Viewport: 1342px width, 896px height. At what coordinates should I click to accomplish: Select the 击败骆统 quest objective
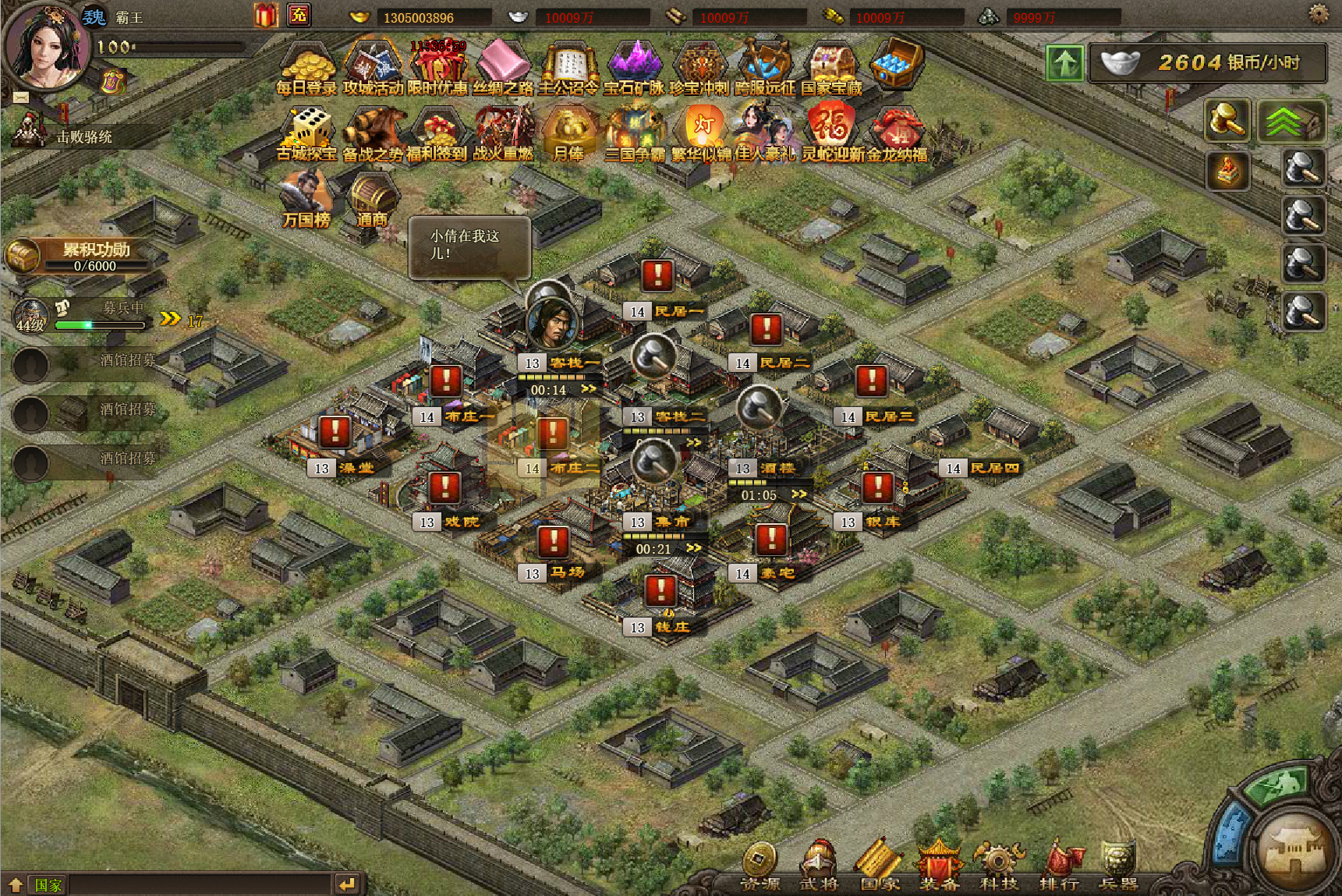click(83, 137)
